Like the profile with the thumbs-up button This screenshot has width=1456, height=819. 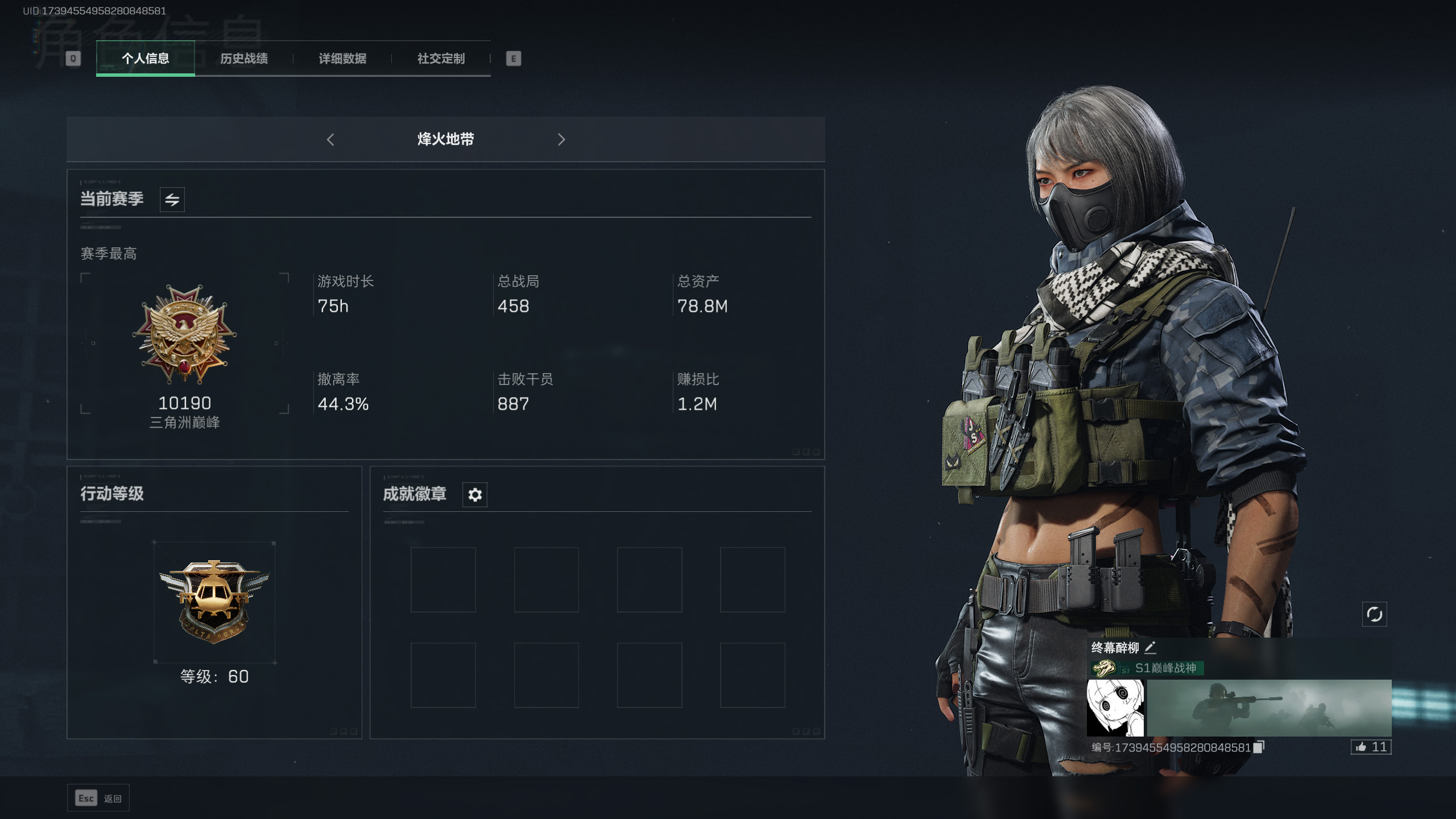[1371, 747]
